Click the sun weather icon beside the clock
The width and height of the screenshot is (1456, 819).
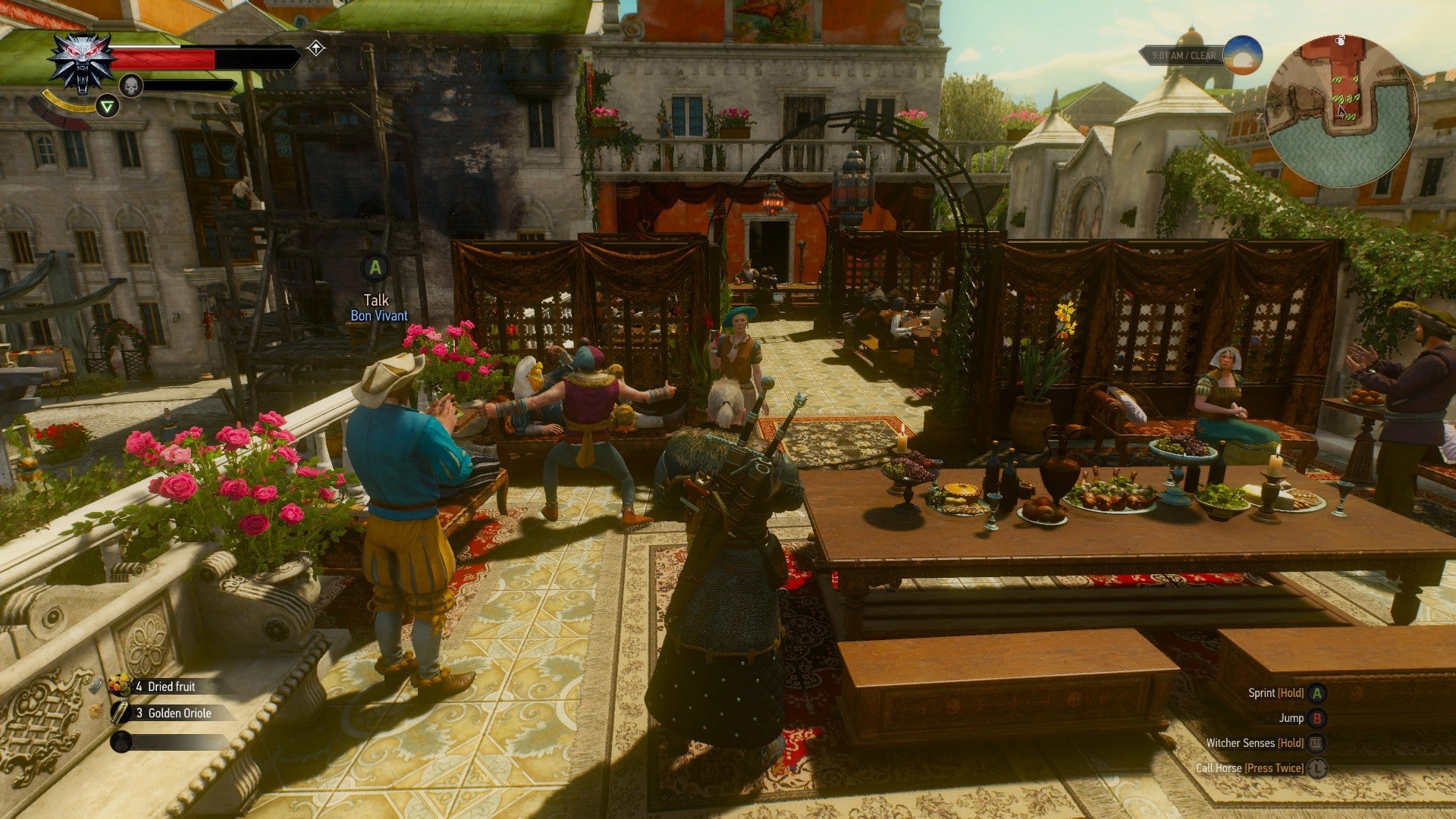(1244, 56)
